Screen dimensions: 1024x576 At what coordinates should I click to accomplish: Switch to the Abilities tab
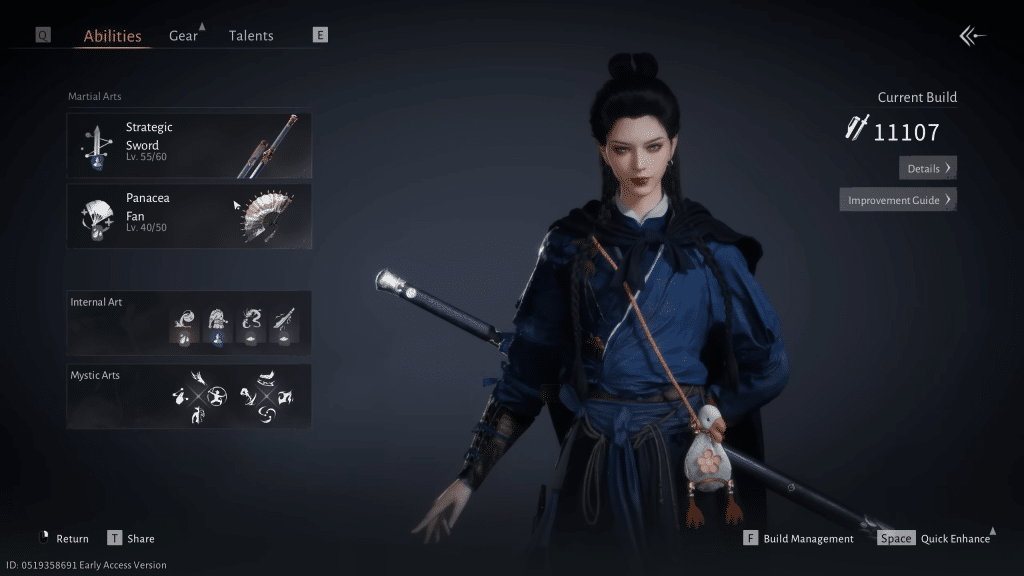point(112,36)
